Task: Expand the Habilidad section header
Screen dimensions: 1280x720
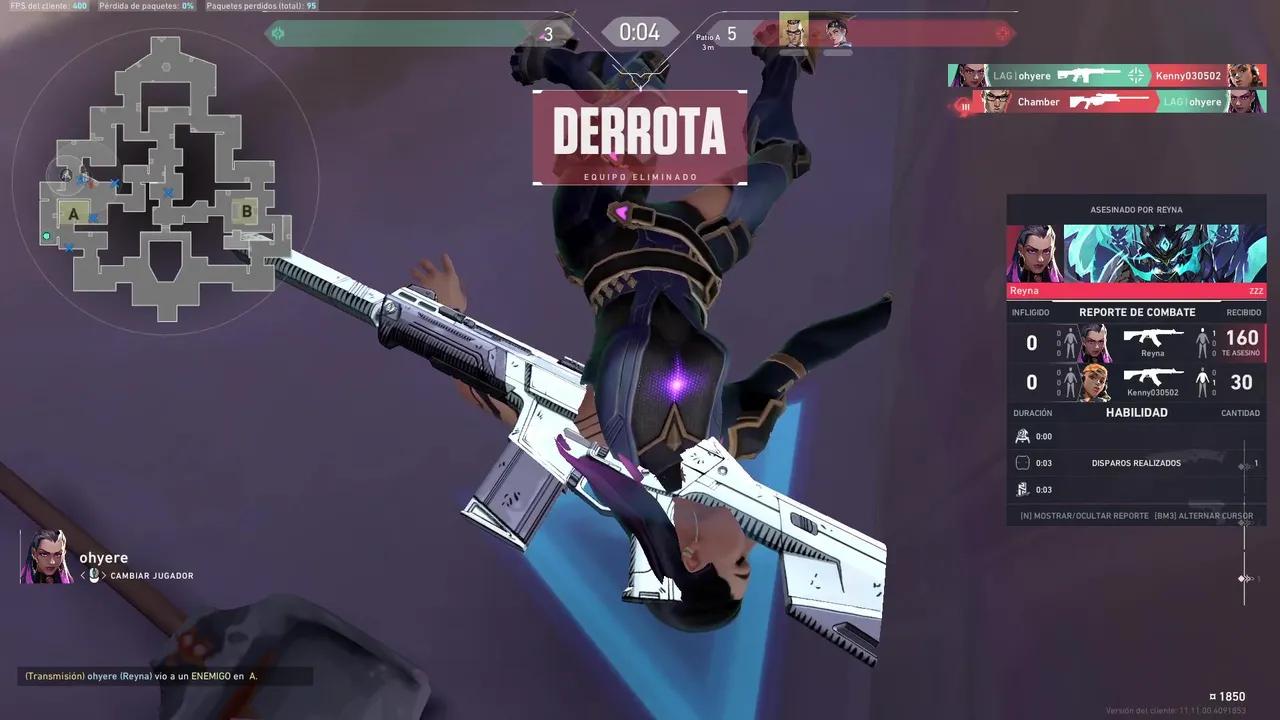Action: tap(1137, 412)
